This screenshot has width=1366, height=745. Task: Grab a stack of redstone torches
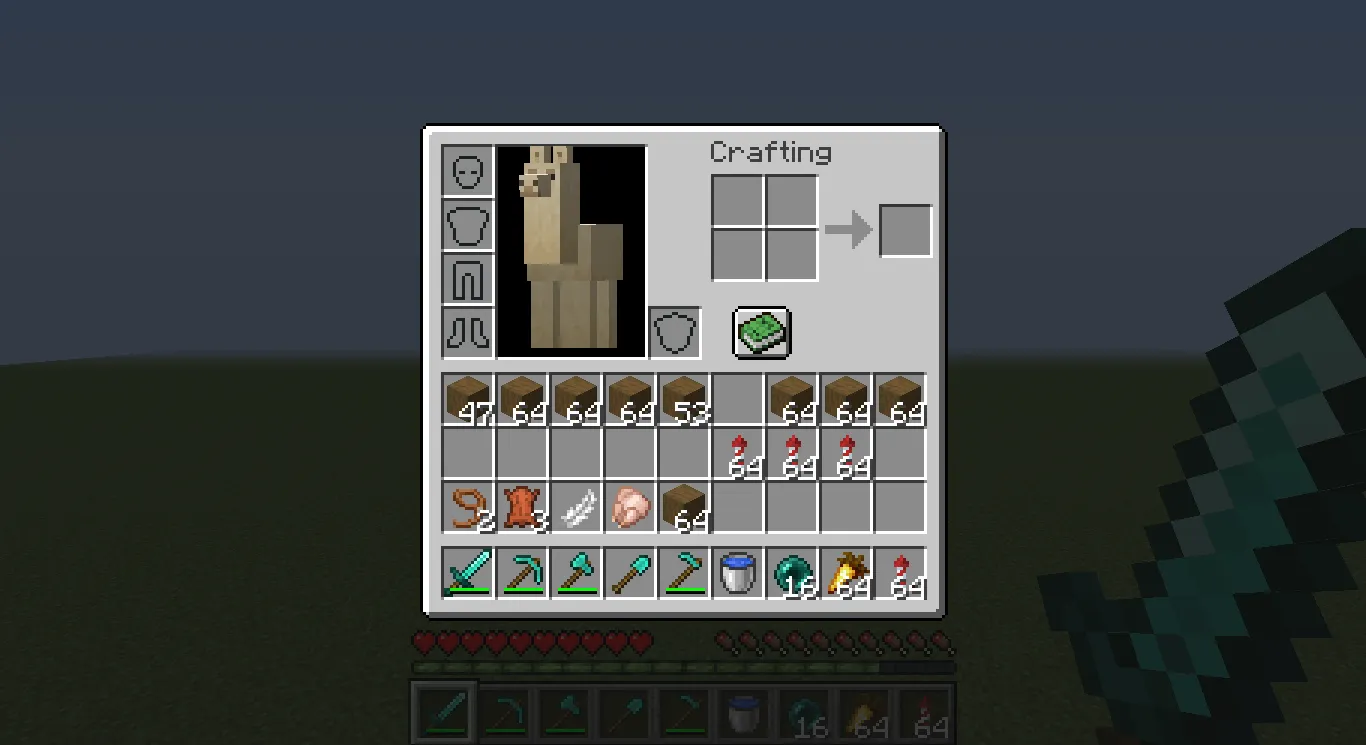740,452
